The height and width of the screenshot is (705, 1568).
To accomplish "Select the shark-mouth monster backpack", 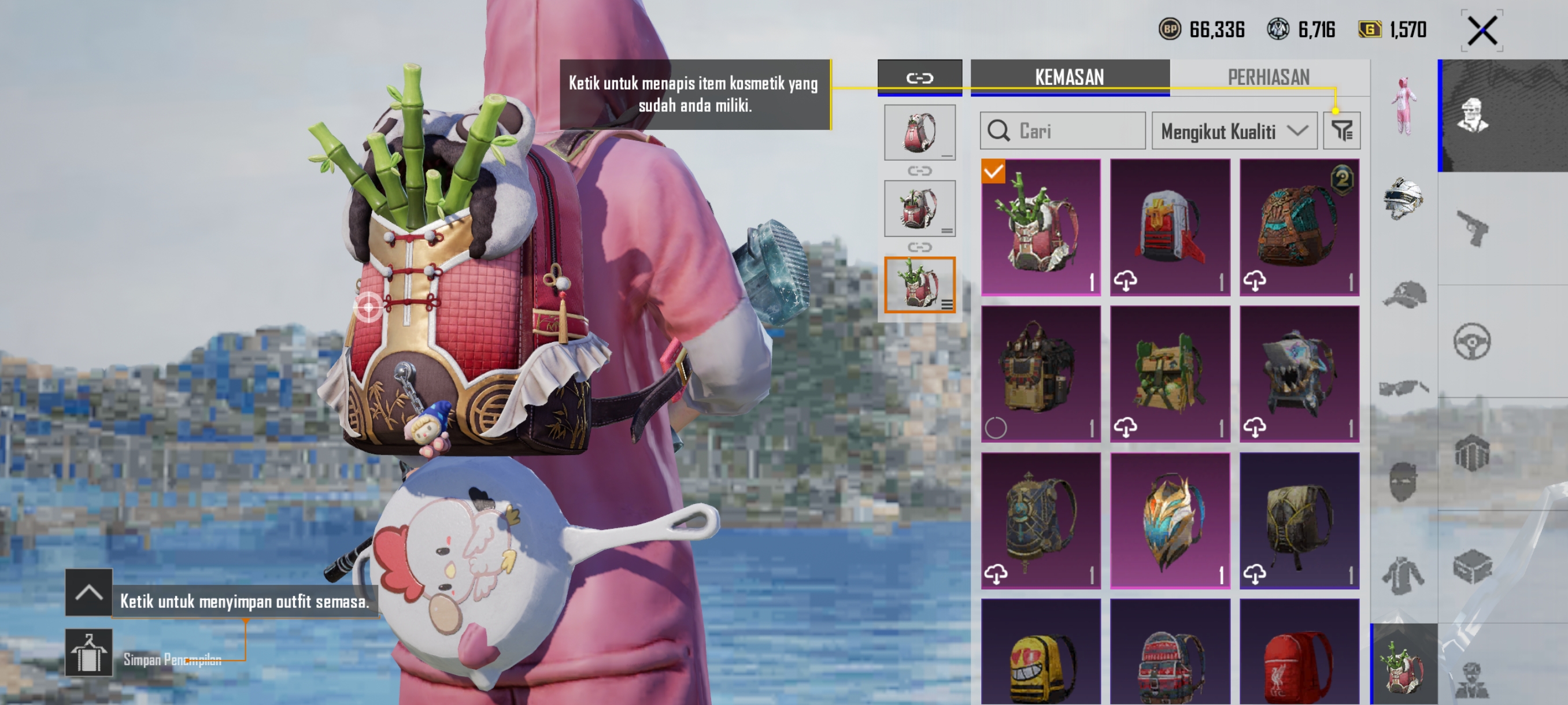I will (1299, 373).
